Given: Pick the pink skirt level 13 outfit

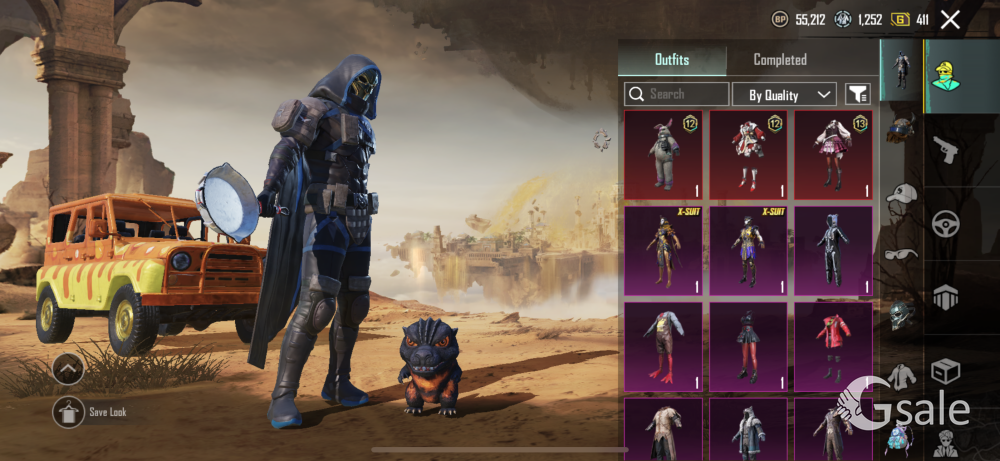Looking at the screenshot, I should pos(833,154).
